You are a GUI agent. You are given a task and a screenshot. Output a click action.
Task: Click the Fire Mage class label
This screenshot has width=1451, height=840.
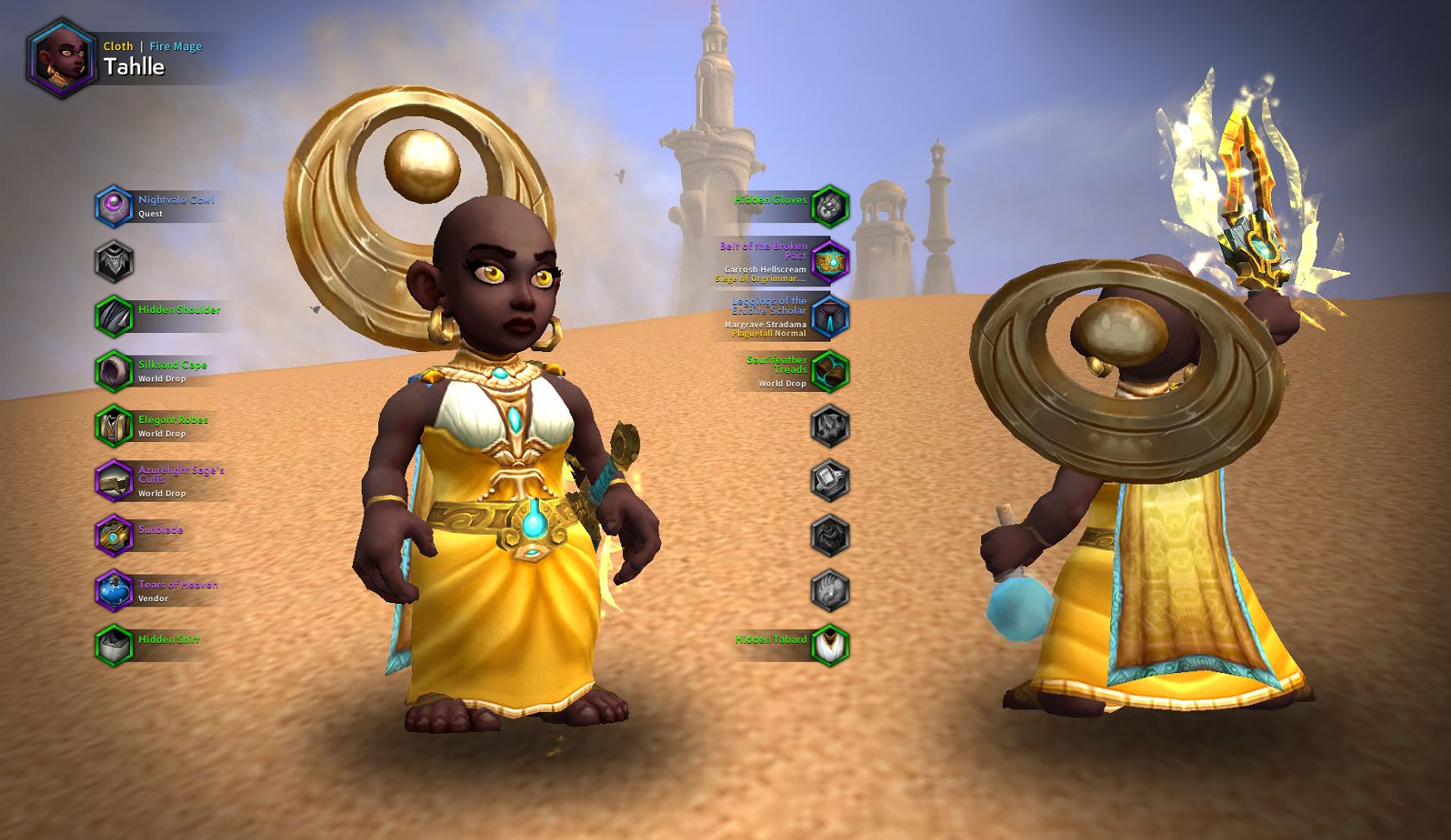tap(174, 46)
